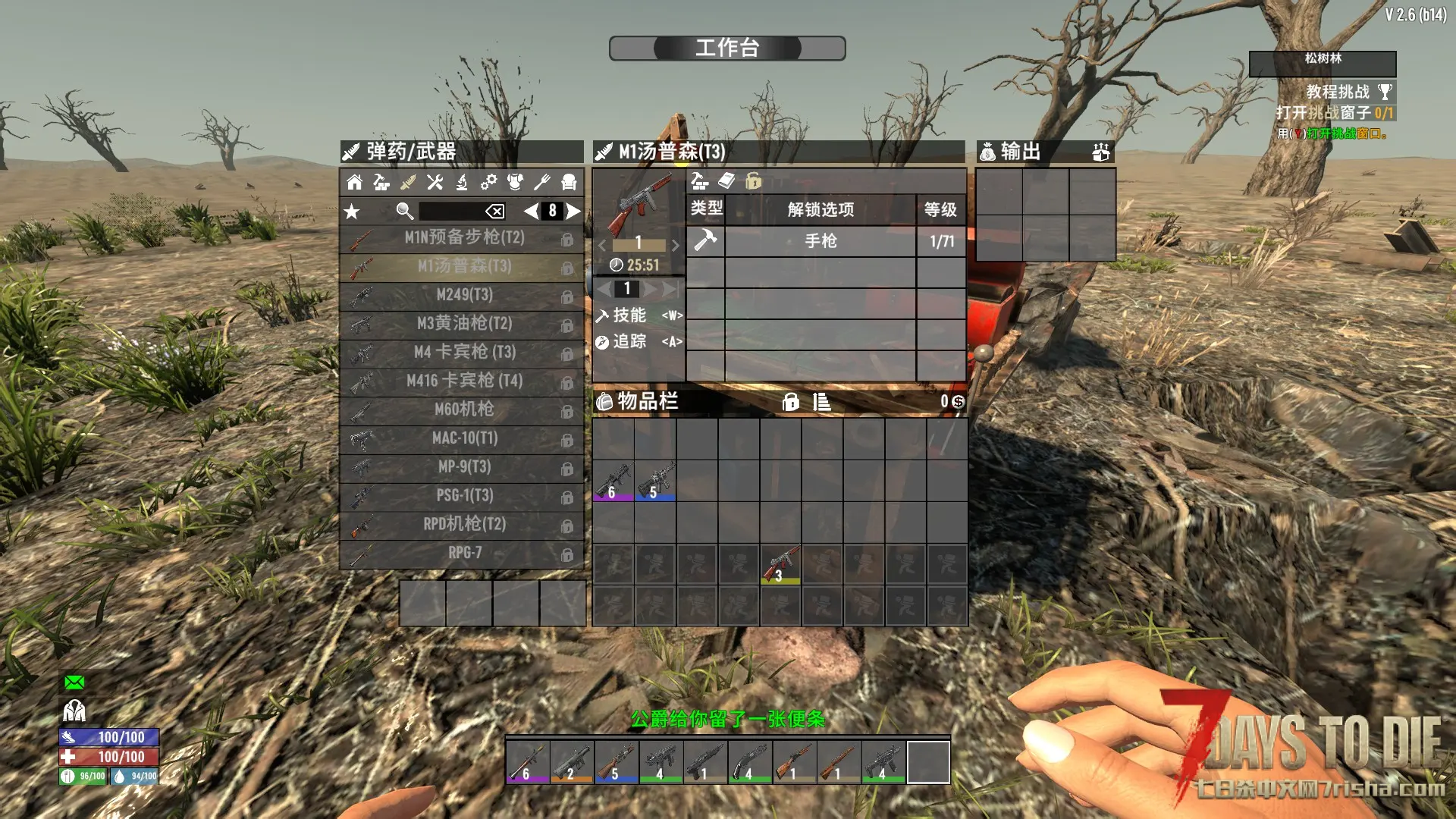Image resolution: width=1456 pixels, height=819 pixels.
Task: Select the RPG-7 recipe row
Action: [463, 553]
